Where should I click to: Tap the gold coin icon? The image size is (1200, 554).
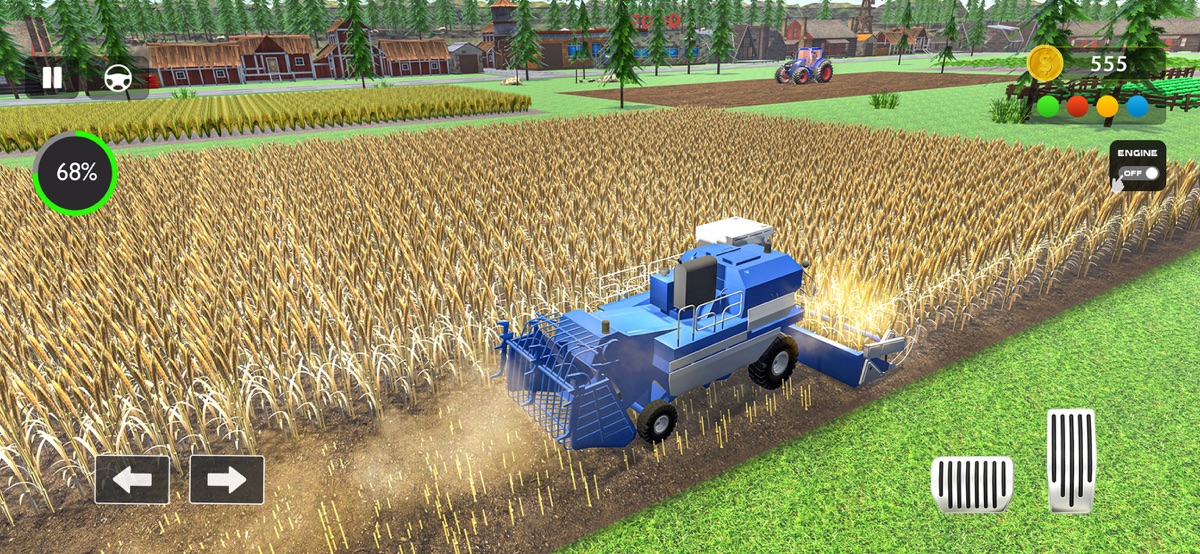coord(1045,64)
